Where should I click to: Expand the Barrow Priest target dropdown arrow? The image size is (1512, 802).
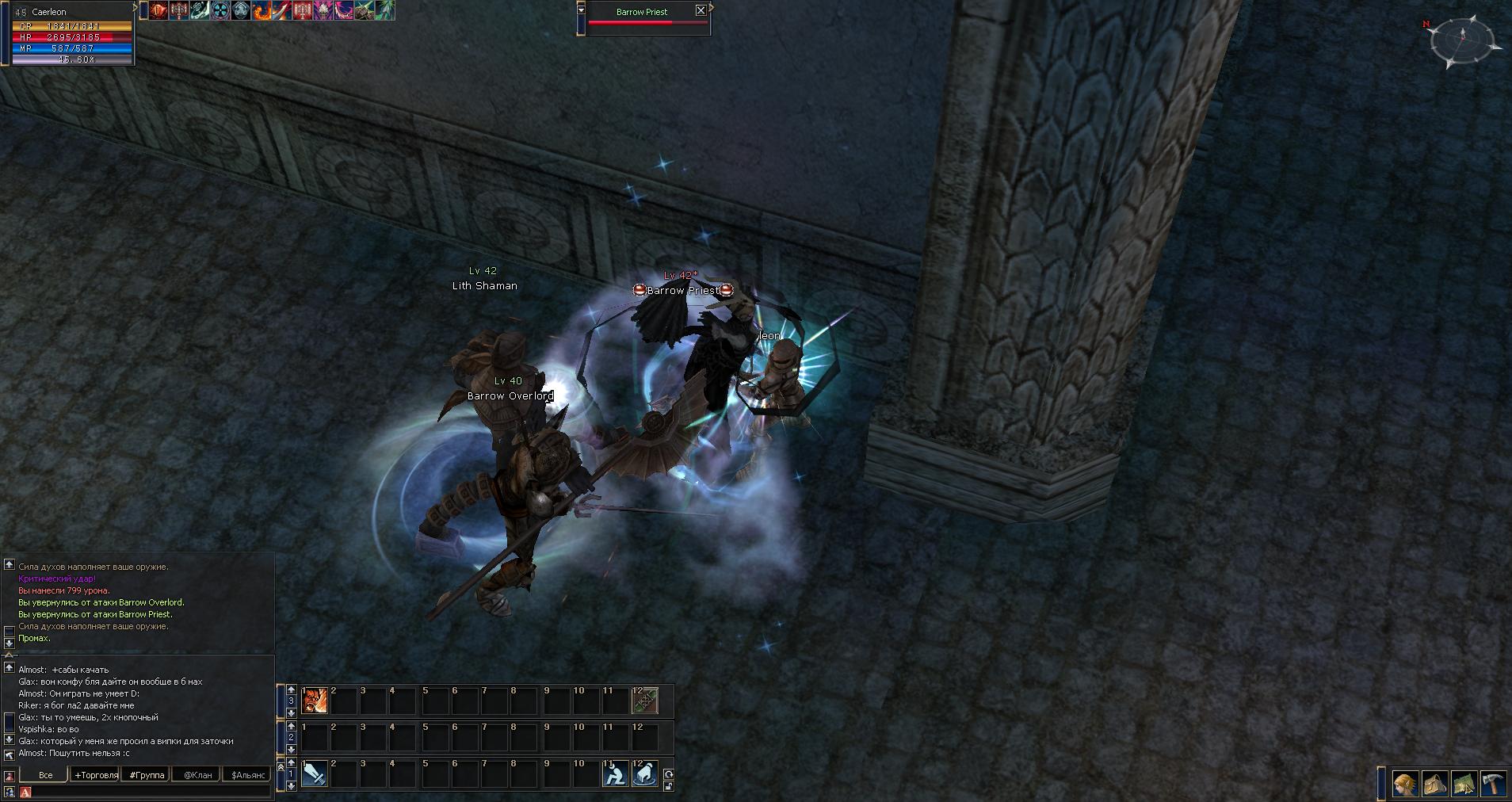pyautogui.click(x=581, y=10)
